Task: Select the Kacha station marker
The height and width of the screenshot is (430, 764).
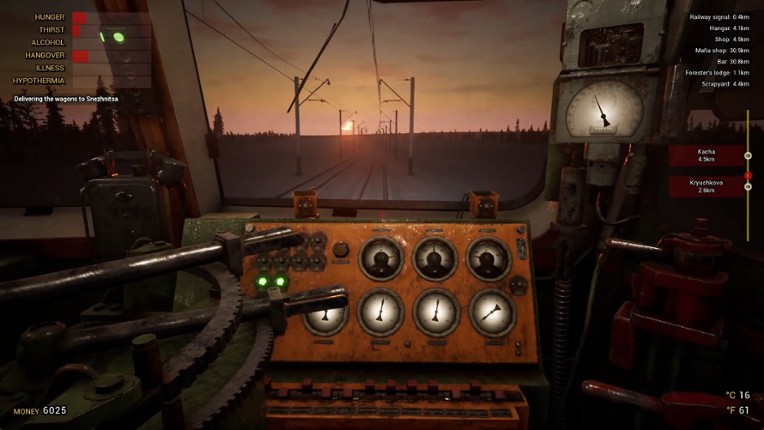Action: pos(707,155)
